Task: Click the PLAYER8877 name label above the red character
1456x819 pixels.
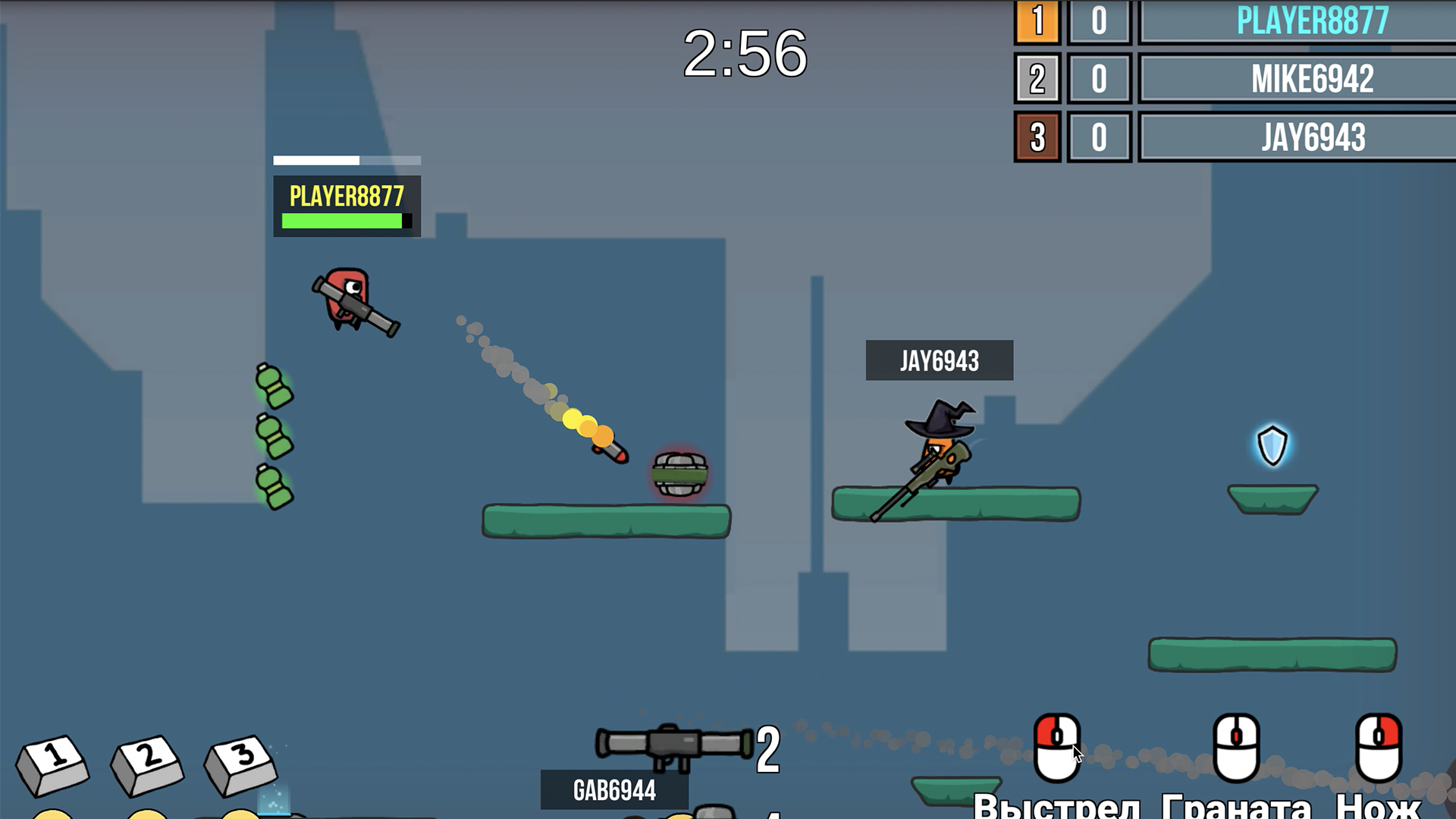Action: click(x=346, y=196)
